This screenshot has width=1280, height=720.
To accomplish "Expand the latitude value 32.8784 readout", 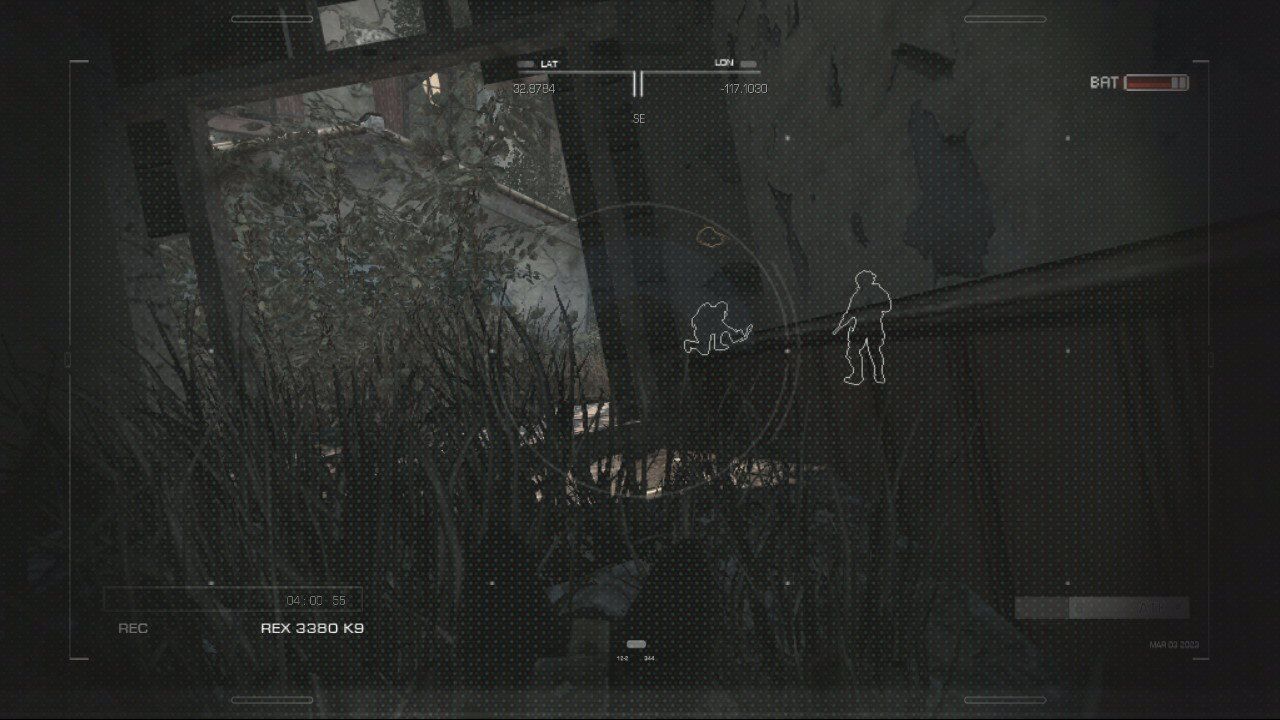I will [535, 87].
